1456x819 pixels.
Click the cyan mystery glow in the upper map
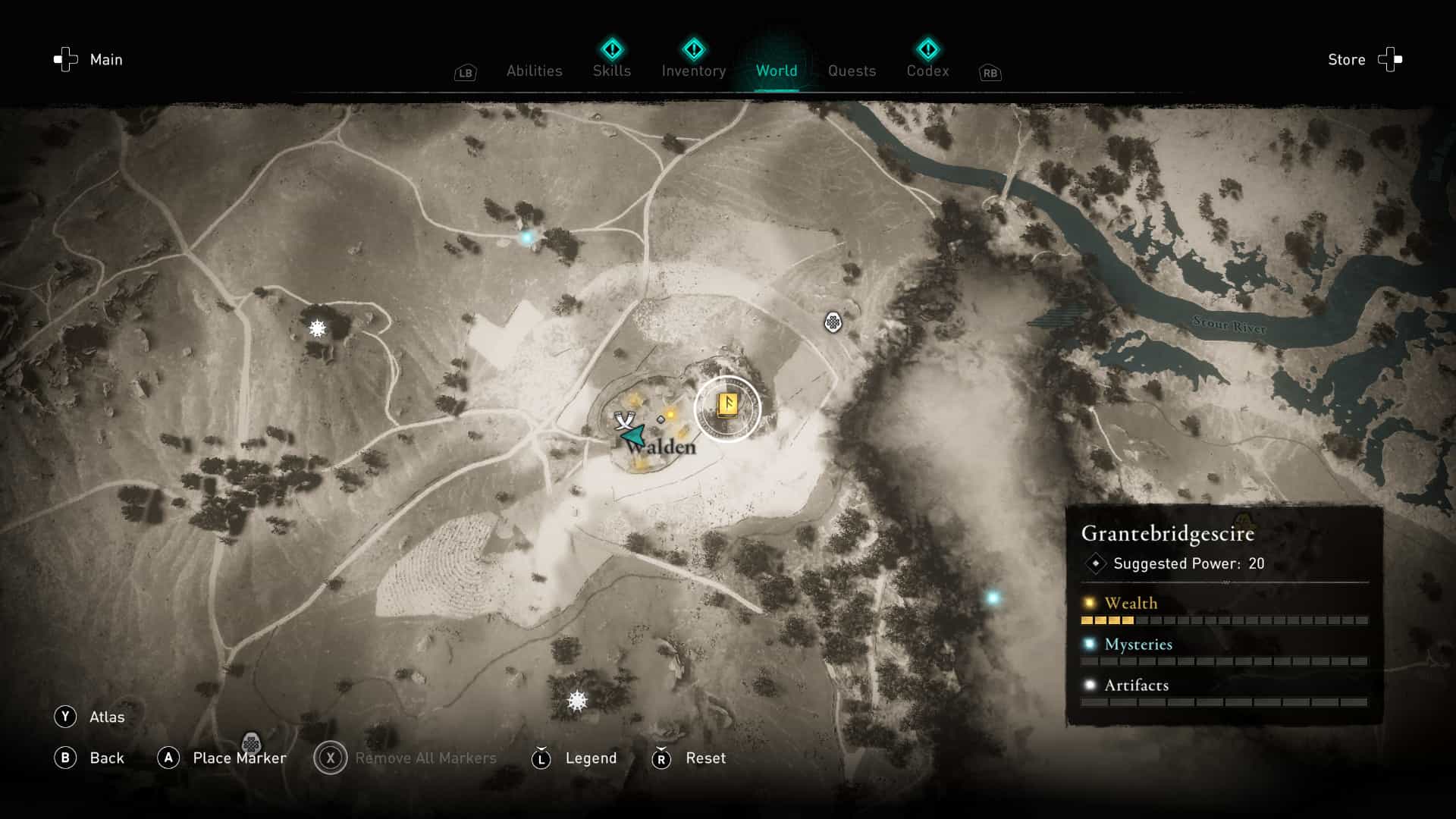[529, 237]
